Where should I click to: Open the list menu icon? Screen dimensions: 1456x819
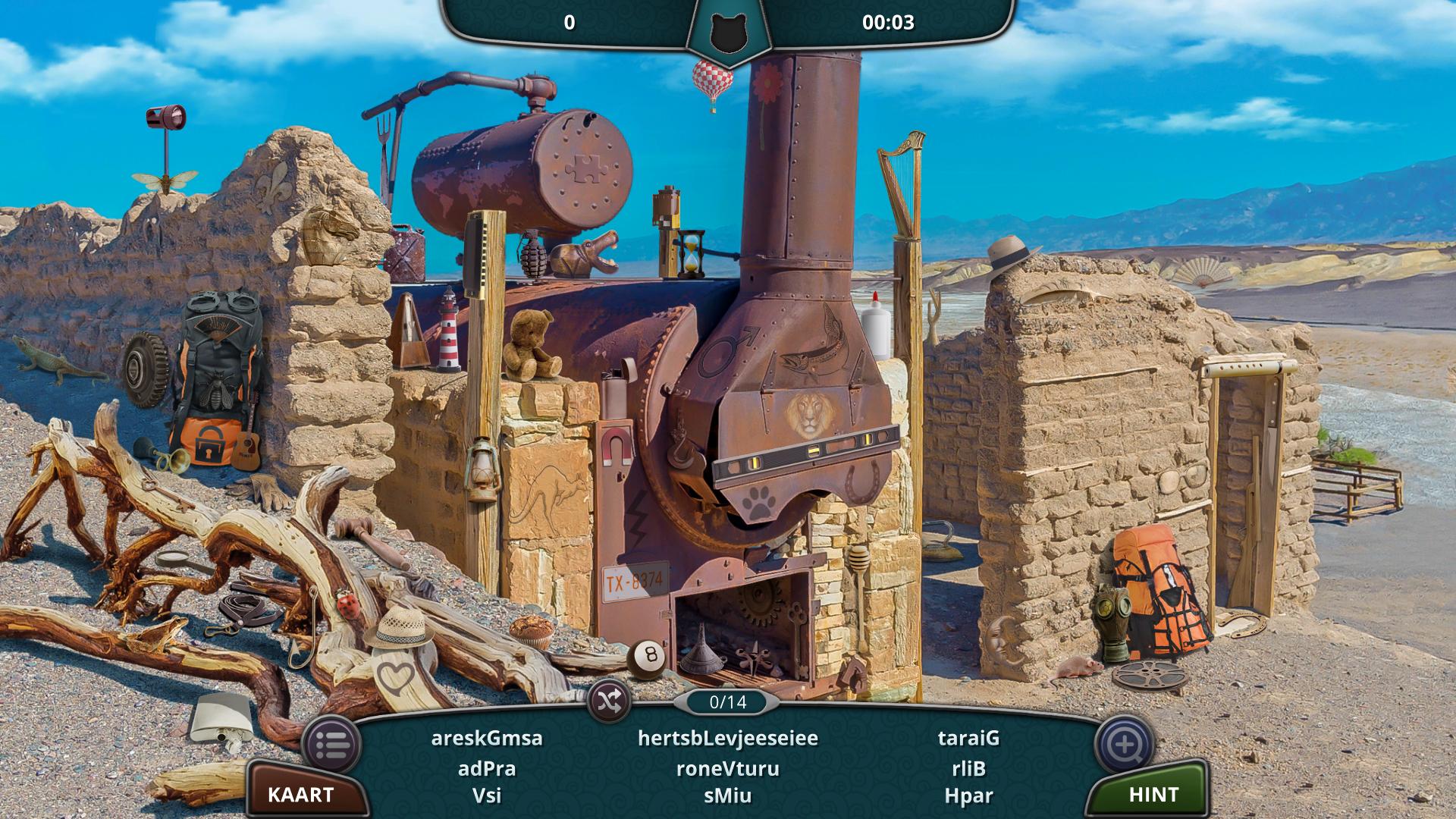coord(331,744)
